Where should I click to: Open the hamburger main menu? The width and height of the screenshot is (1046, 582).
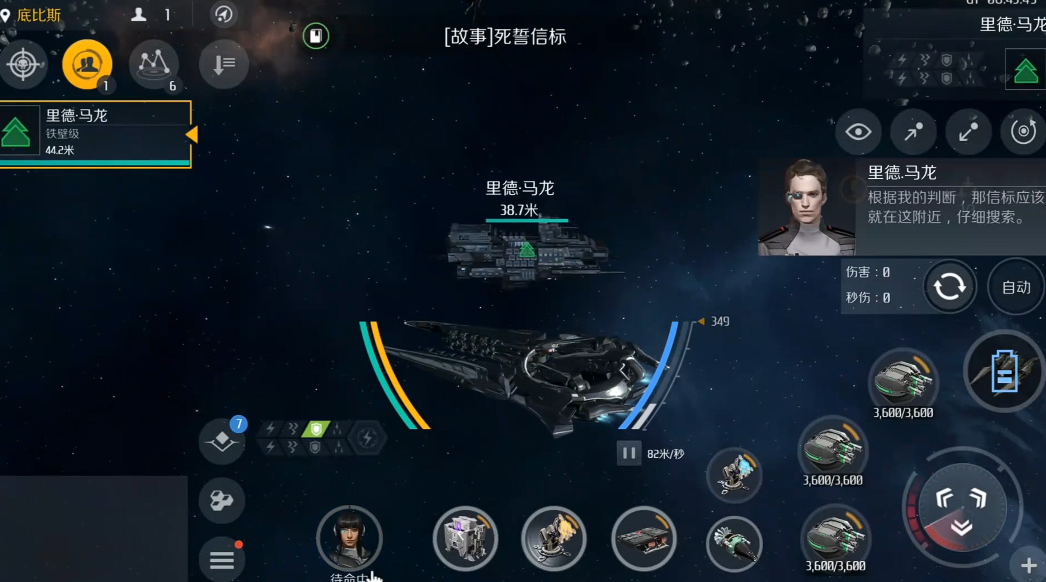tap(221, 560)
